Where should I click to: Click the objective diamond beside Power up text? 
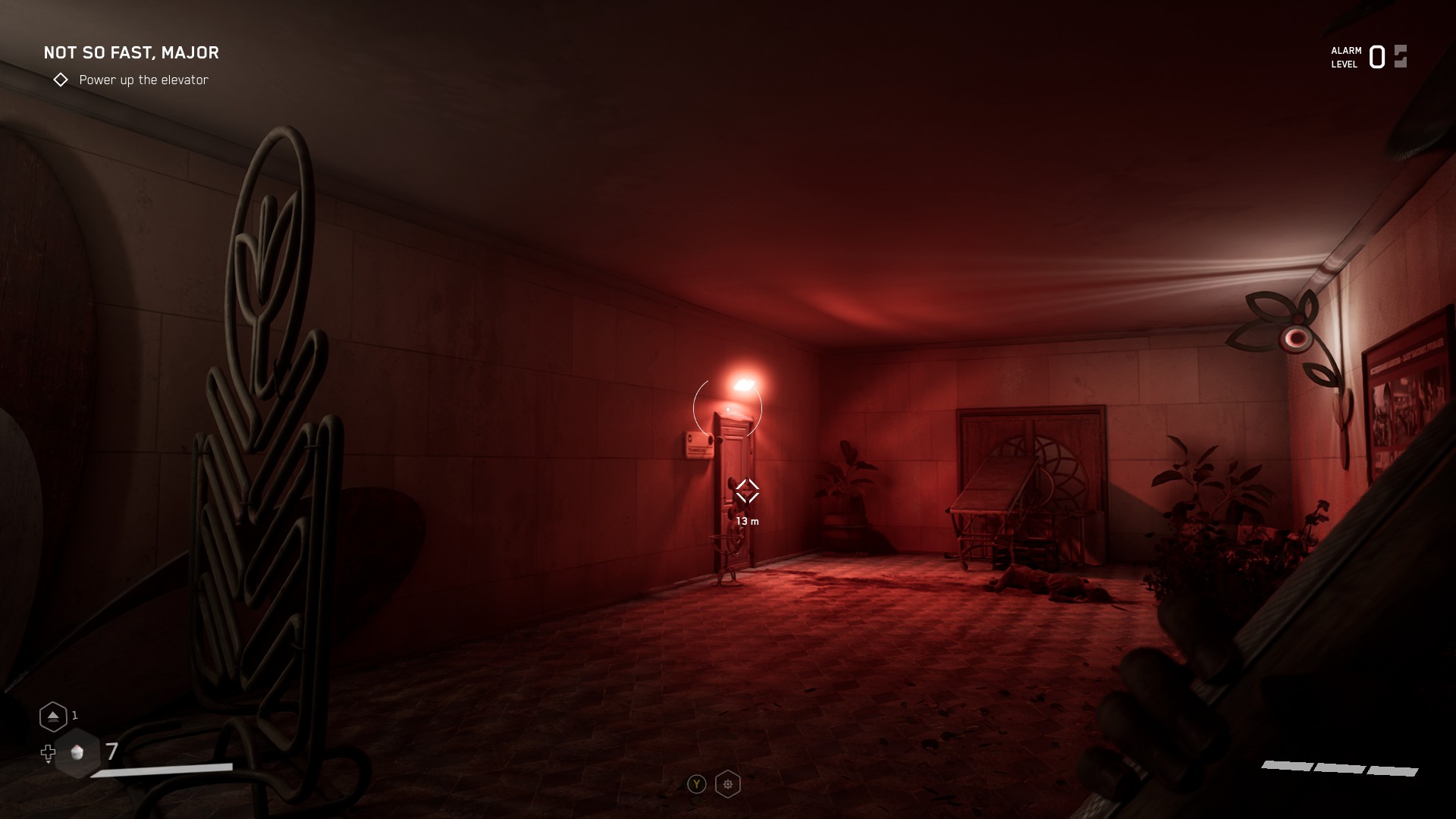(61, 79)
